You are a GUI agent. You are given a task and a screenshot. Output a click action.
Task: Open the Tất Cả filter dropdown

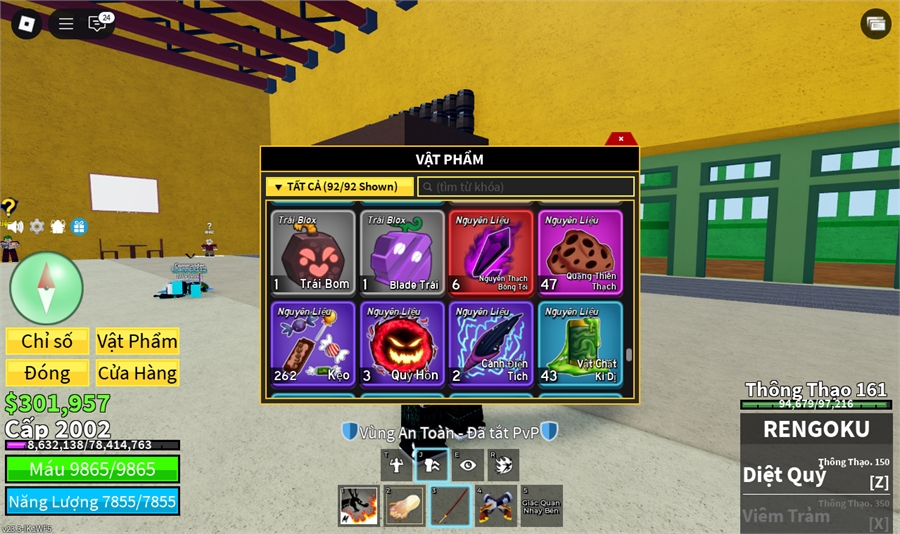click(x=339, y=186)
